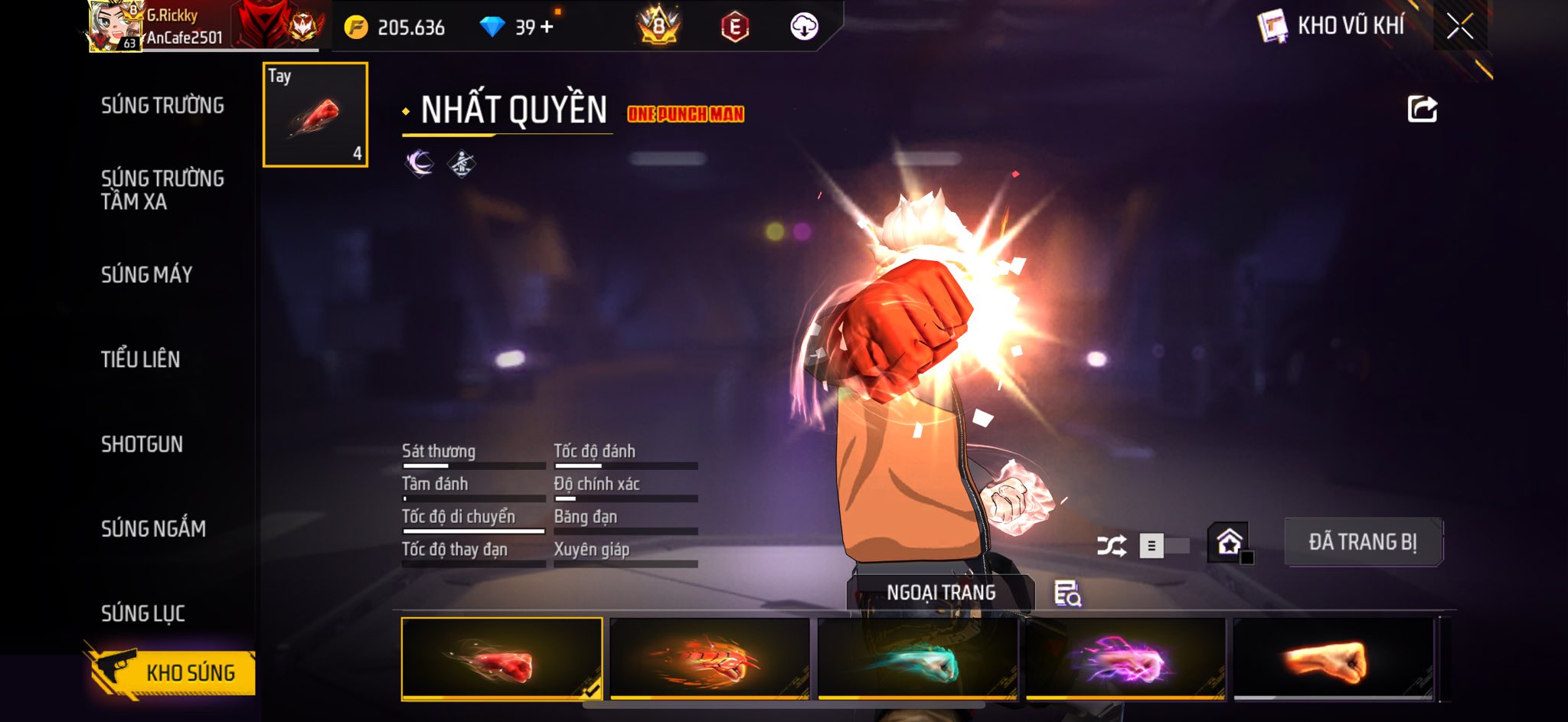Share the Nhất Quyền skin
The width and height of the screenshot is (1568, 722).
(1422, 109)
